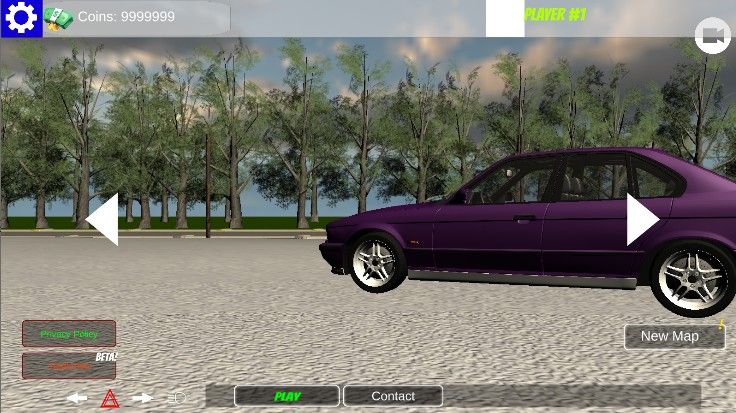Click the cash stack coins icon
The image size is (736, 413).
(59, 17)
